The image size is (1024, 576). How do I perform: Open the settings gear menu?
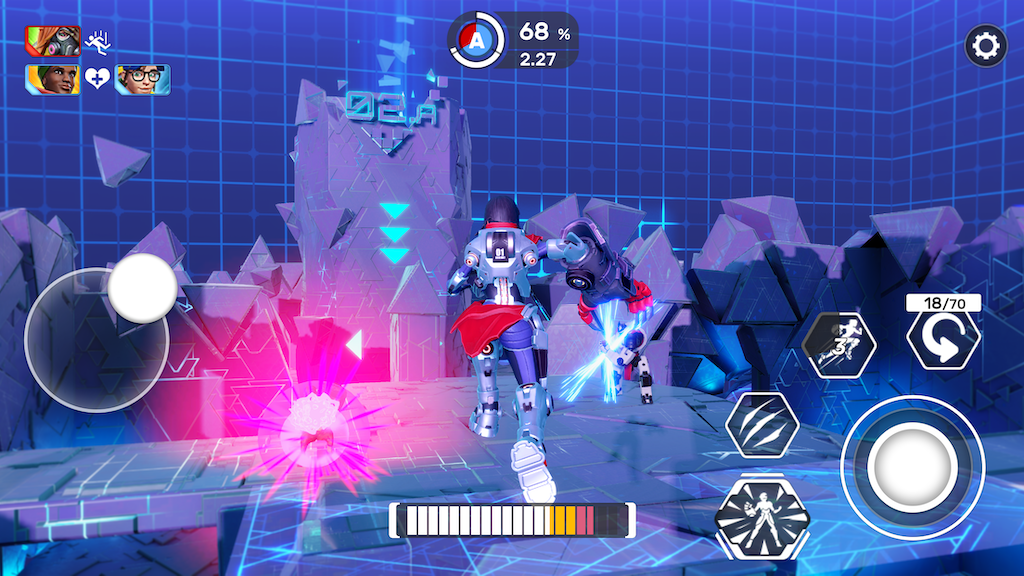point(985,46)
